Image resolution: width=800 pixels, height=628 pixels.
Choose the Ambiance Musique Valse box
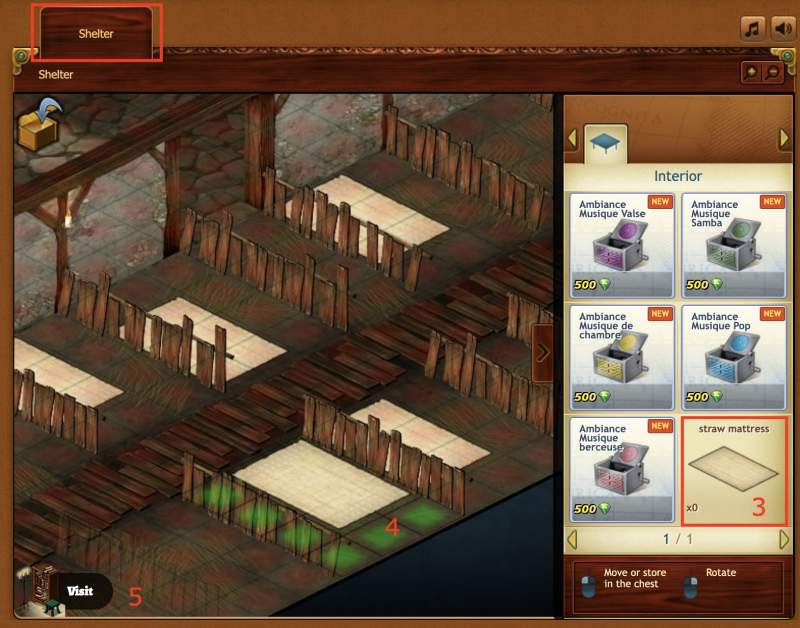click(621, 246)
